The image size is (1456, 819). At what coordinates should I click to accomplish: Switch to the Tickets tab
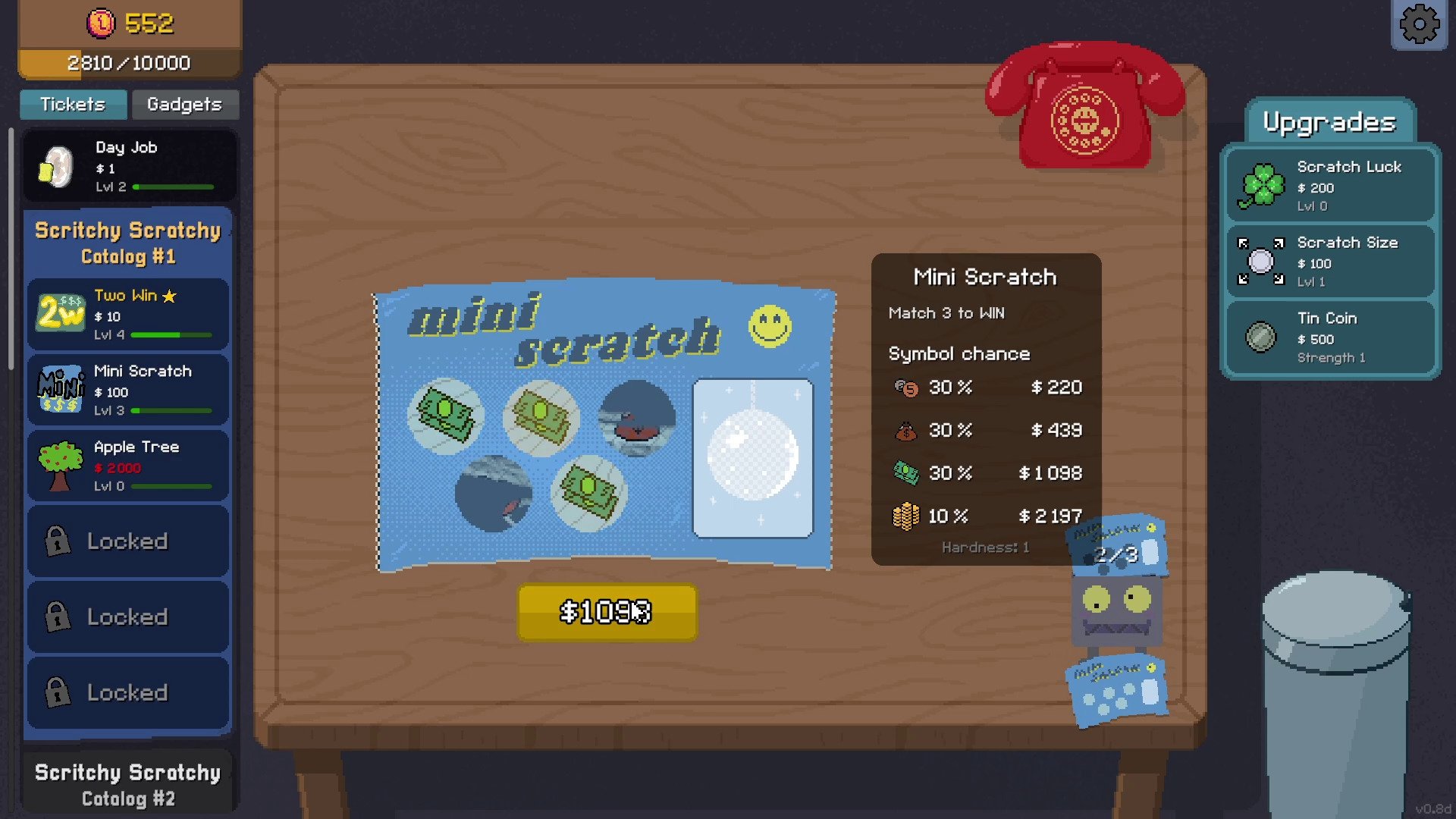(73, 105)
